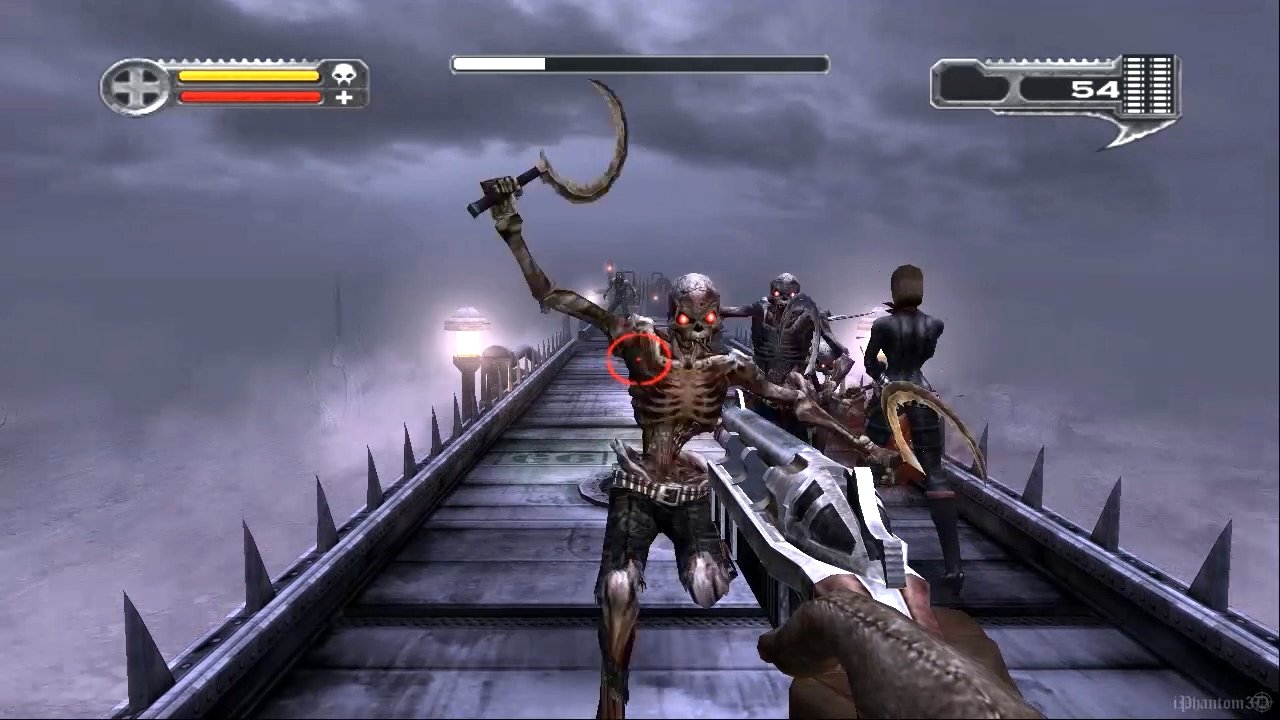Click the white progress fill at top center

pos(500,64)
